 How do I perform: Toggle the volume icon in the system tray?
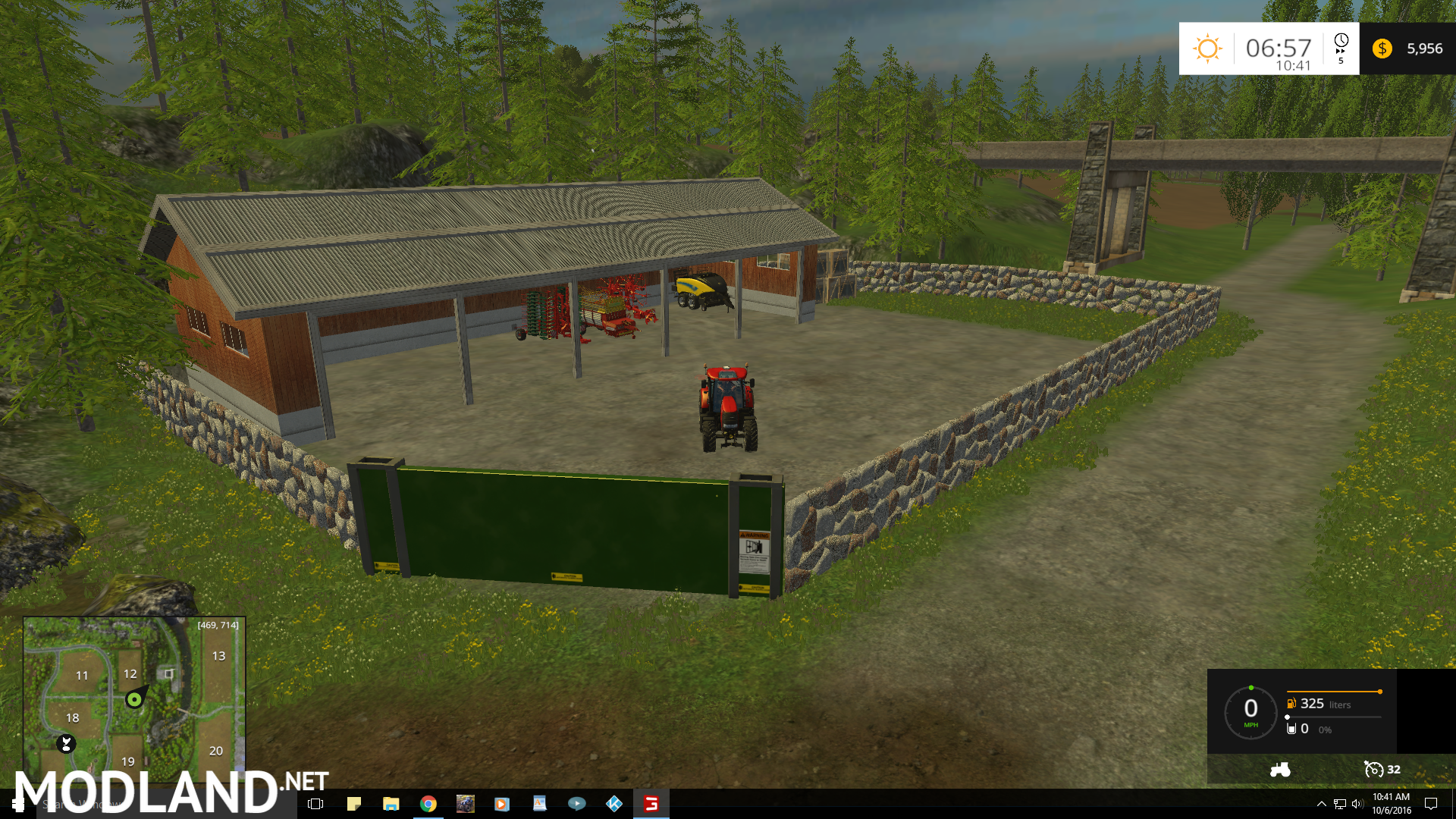click(1357, 805)
